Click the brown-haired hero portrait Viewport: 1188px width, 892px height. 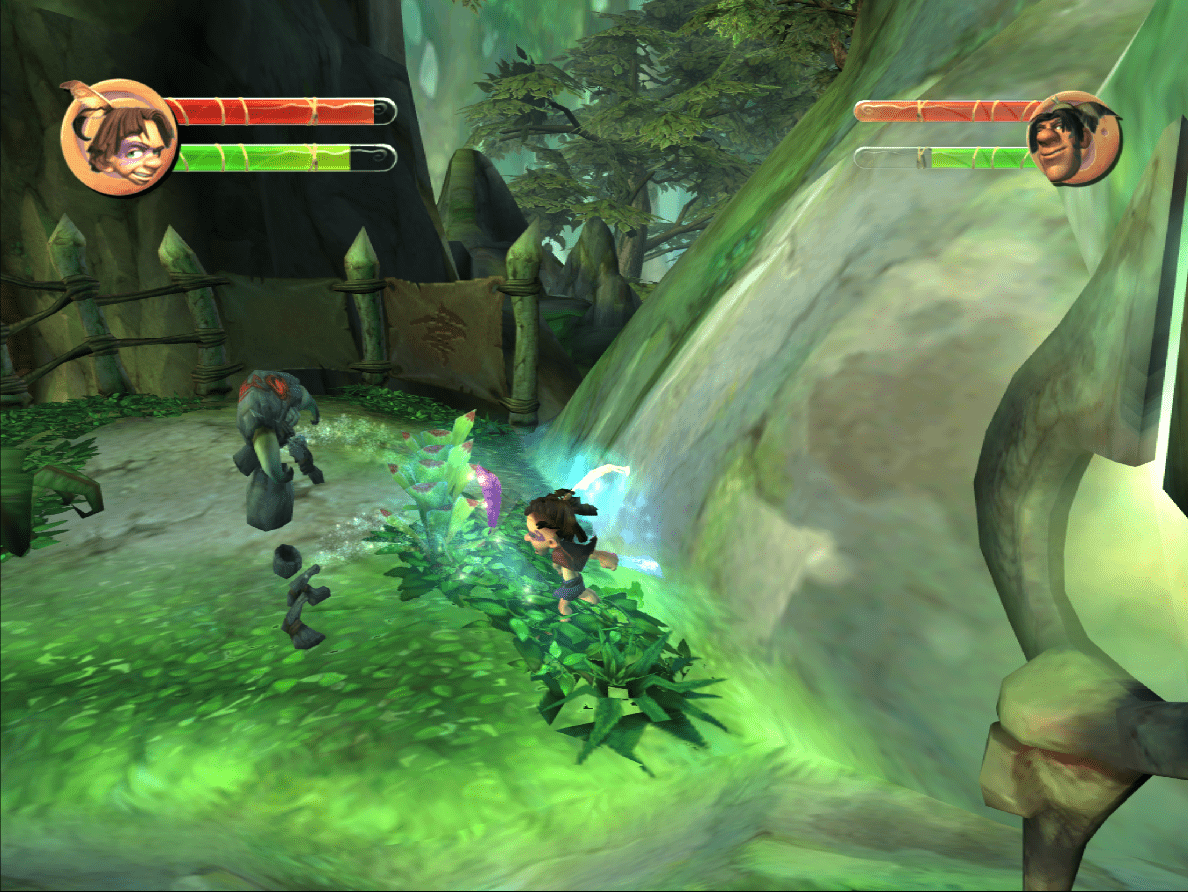click(118, 138)
